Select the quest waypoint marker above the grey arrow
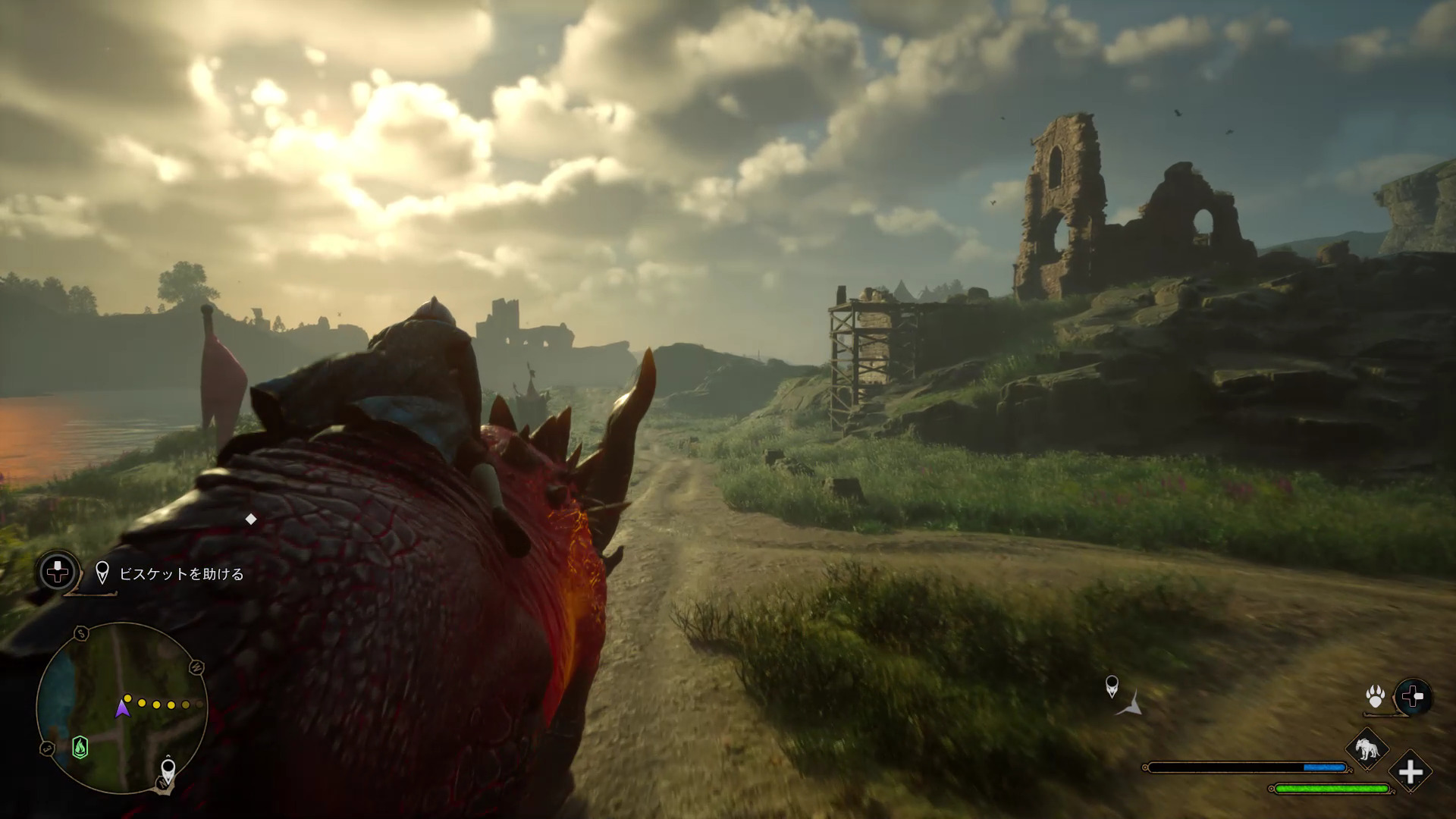The width and height of the screenshot is (1456, 819). click(1112, 686)
